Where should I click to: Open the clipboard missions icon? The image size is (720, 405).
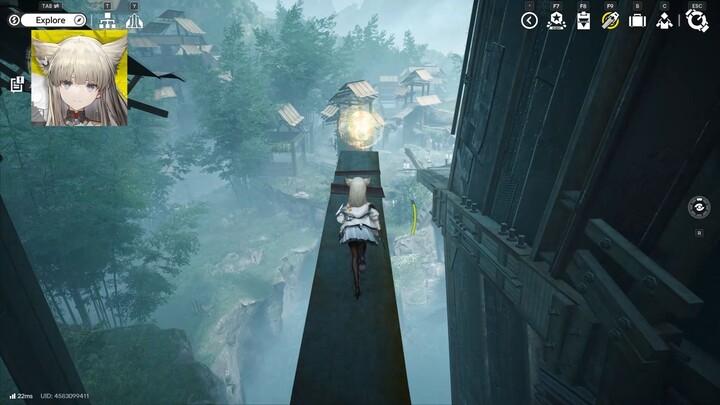583,20
